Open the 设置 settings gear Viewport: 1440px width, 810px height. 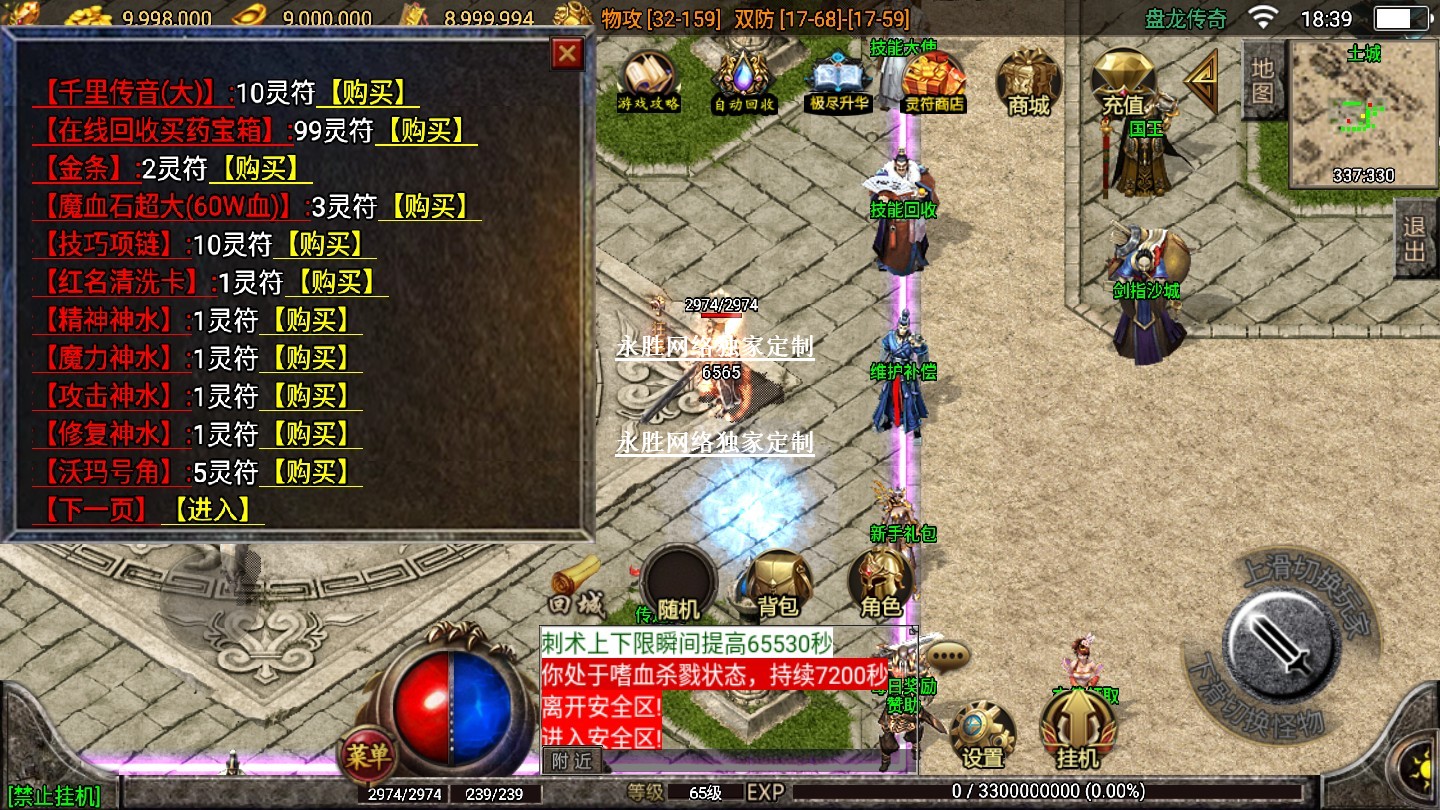[982, 735]
